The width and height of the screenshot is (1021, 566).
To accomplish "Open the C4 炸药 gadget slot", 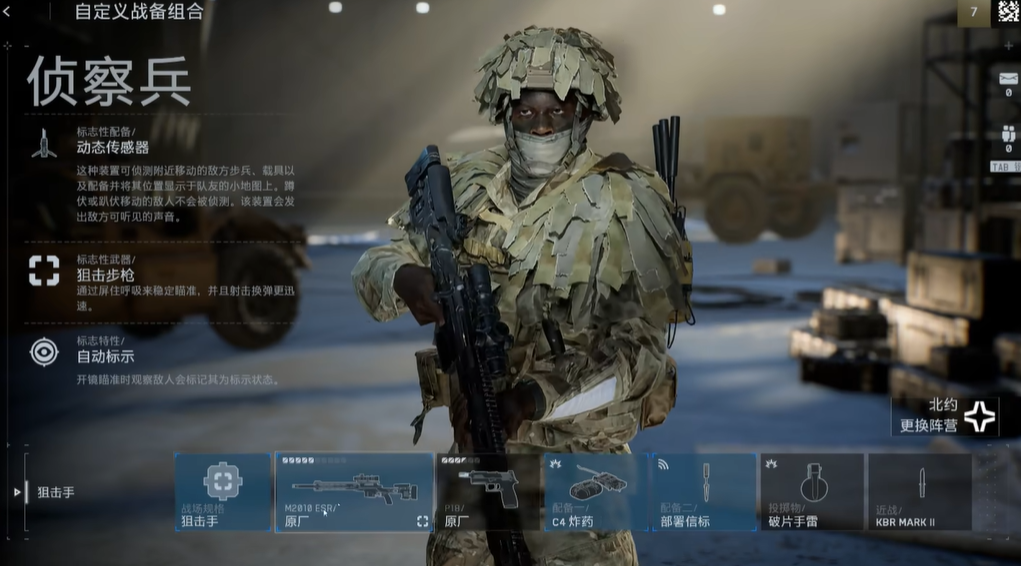I will coord(595,492).
